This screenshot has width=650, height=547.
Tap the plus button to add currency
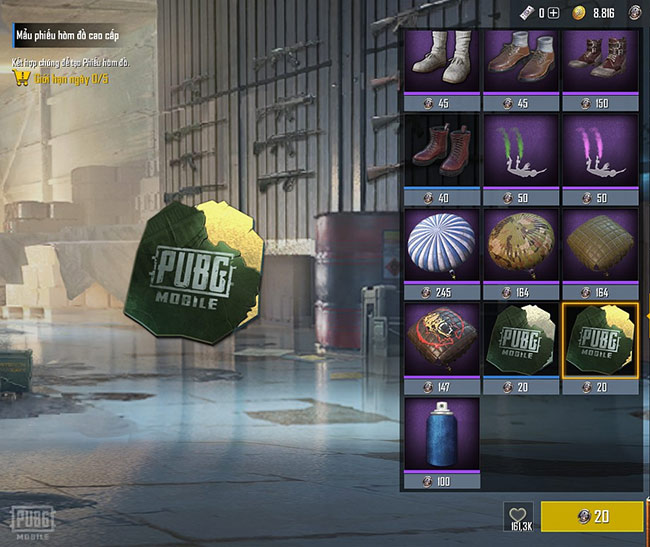coord(553,13)
